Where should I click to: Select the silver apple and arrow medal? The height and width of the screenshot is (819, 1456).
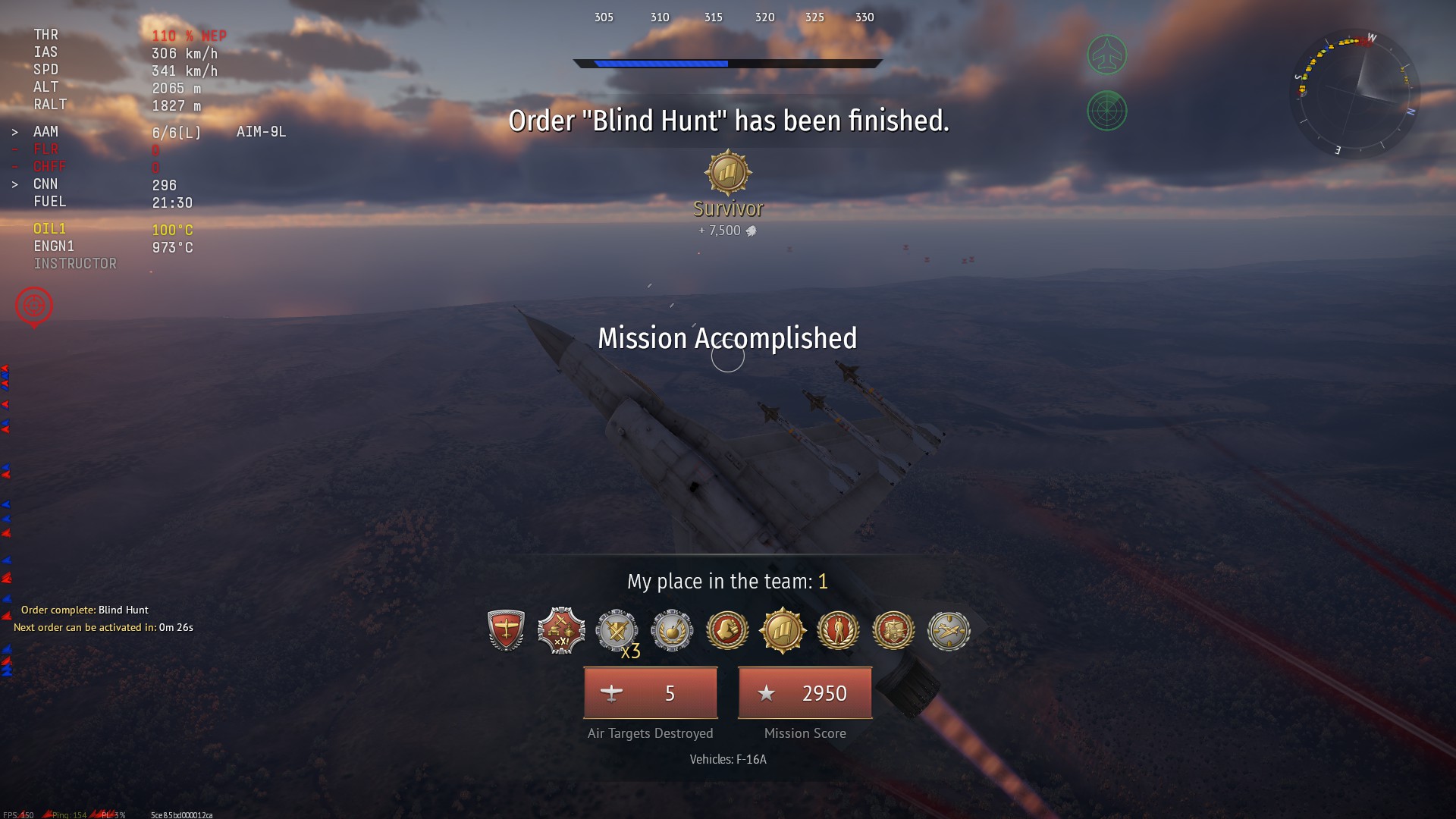[672, 630]
